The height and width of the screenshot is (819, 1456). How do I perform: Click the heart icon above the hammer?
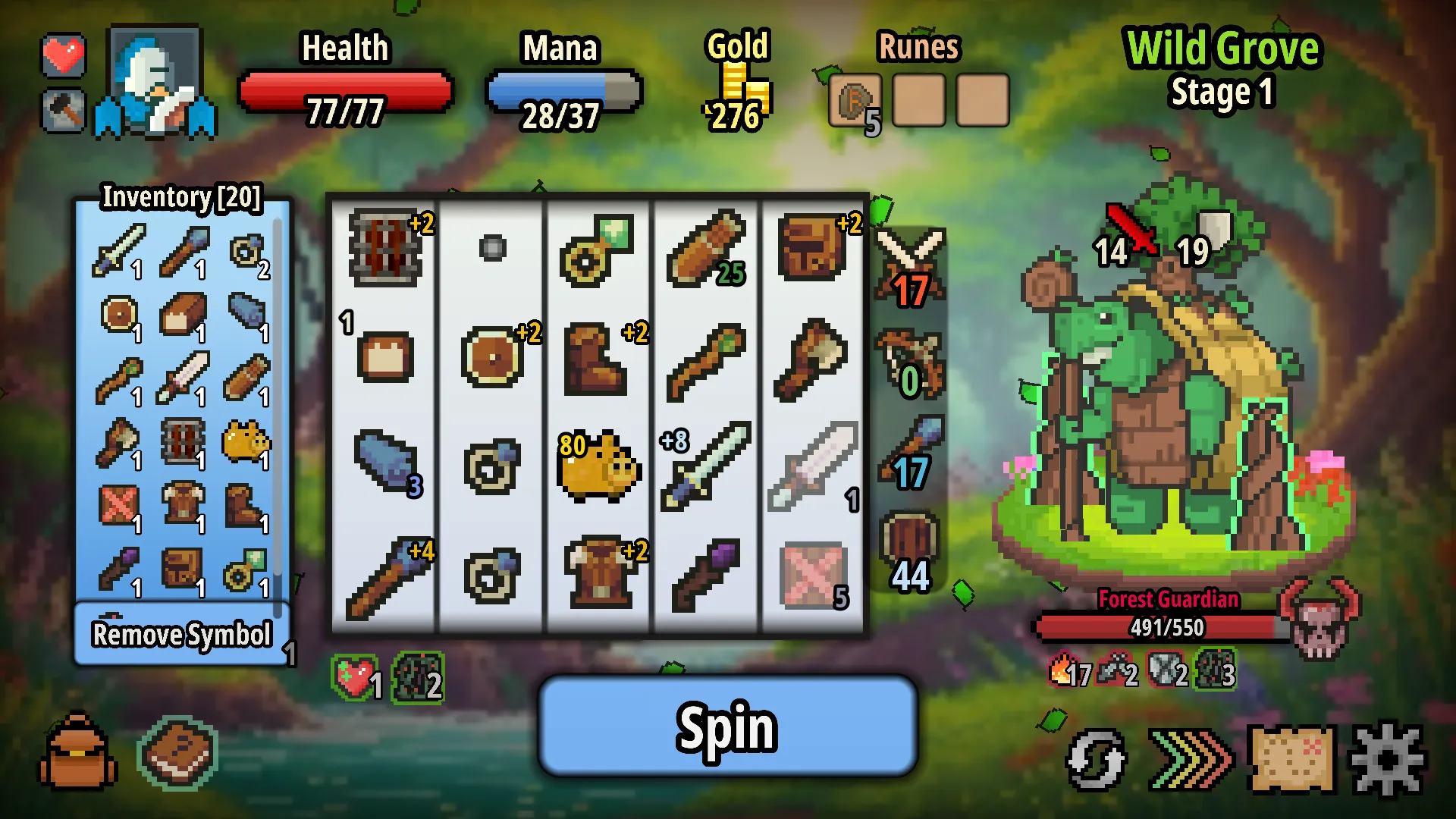point(64,54)
